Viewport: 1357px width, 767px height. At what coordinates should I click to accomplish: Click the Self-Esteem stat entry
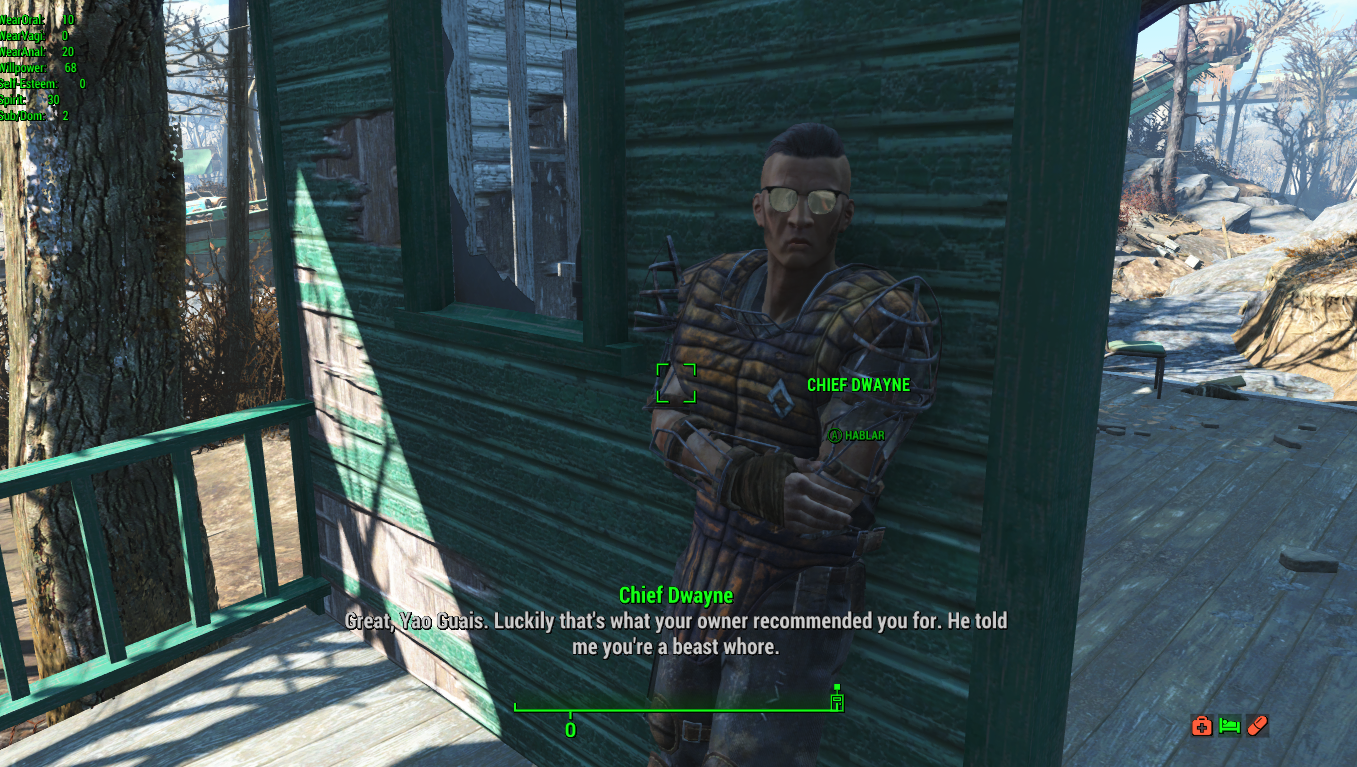point(40,85)
